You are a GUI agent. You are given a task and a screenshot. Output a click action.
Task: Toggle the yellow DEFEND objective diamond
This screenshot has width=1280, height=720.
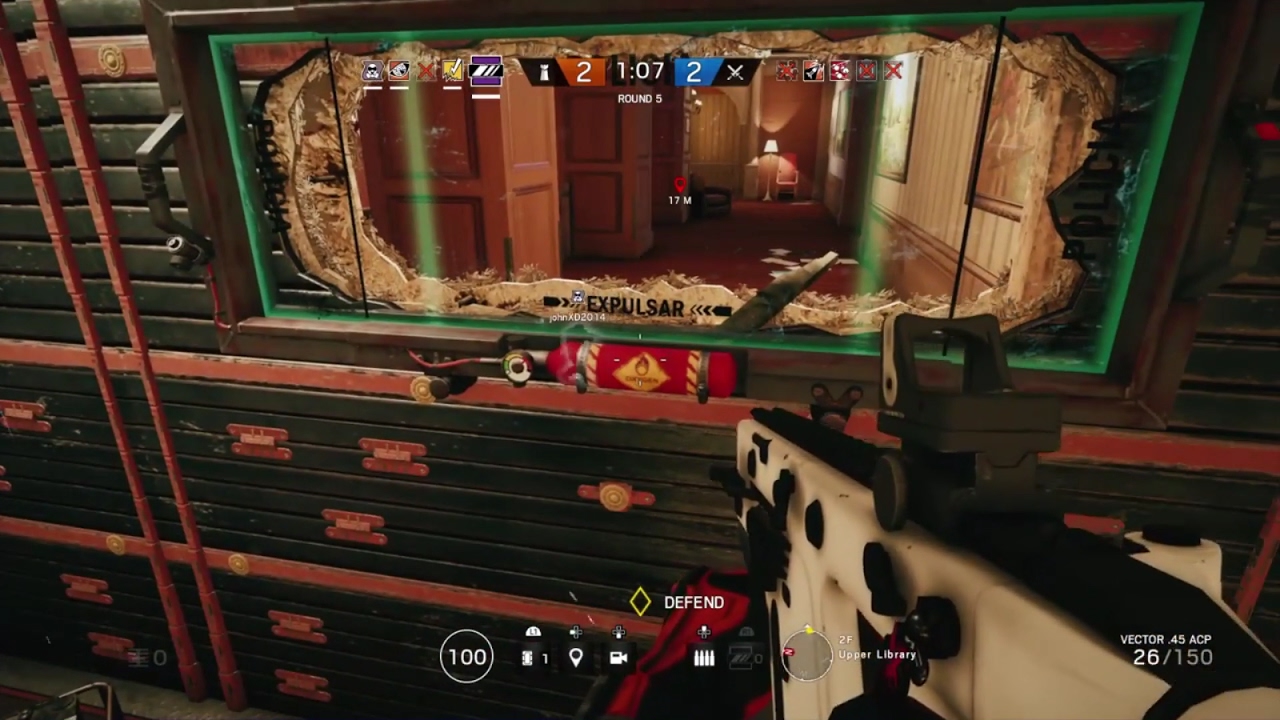click(x=638, y=602)
